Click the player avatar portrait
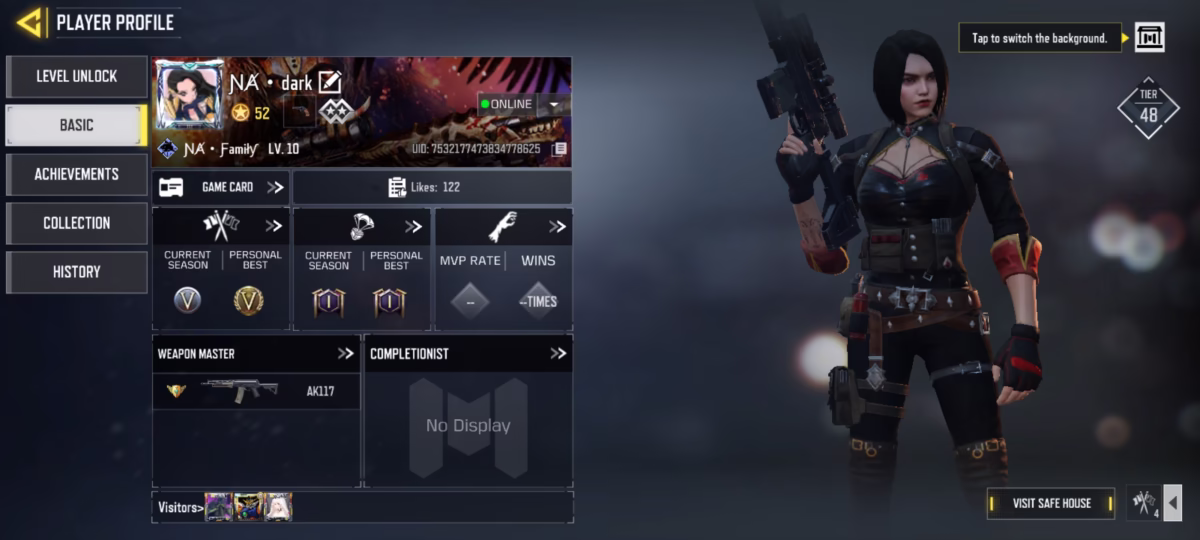Screen dimensions: 1200x540 189,94
